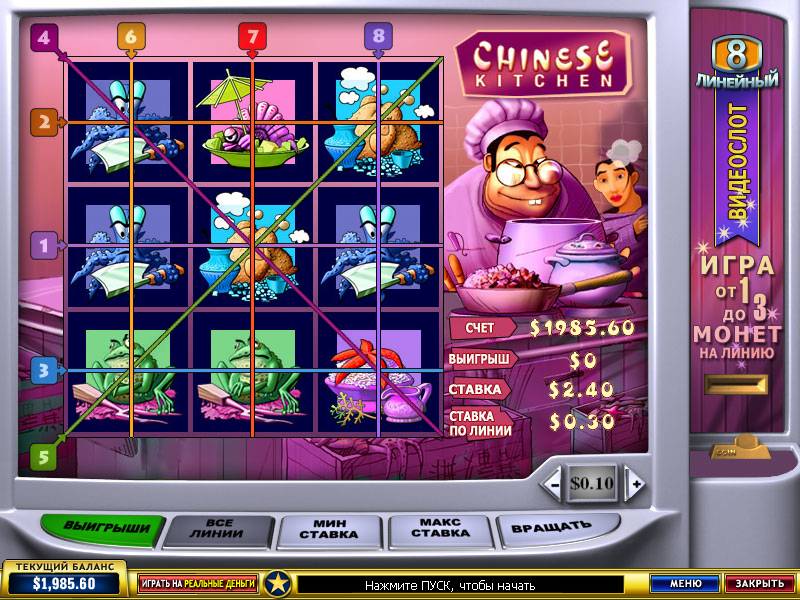Select payline 5 marker
The image size is (800, 600).
(42, 455)
